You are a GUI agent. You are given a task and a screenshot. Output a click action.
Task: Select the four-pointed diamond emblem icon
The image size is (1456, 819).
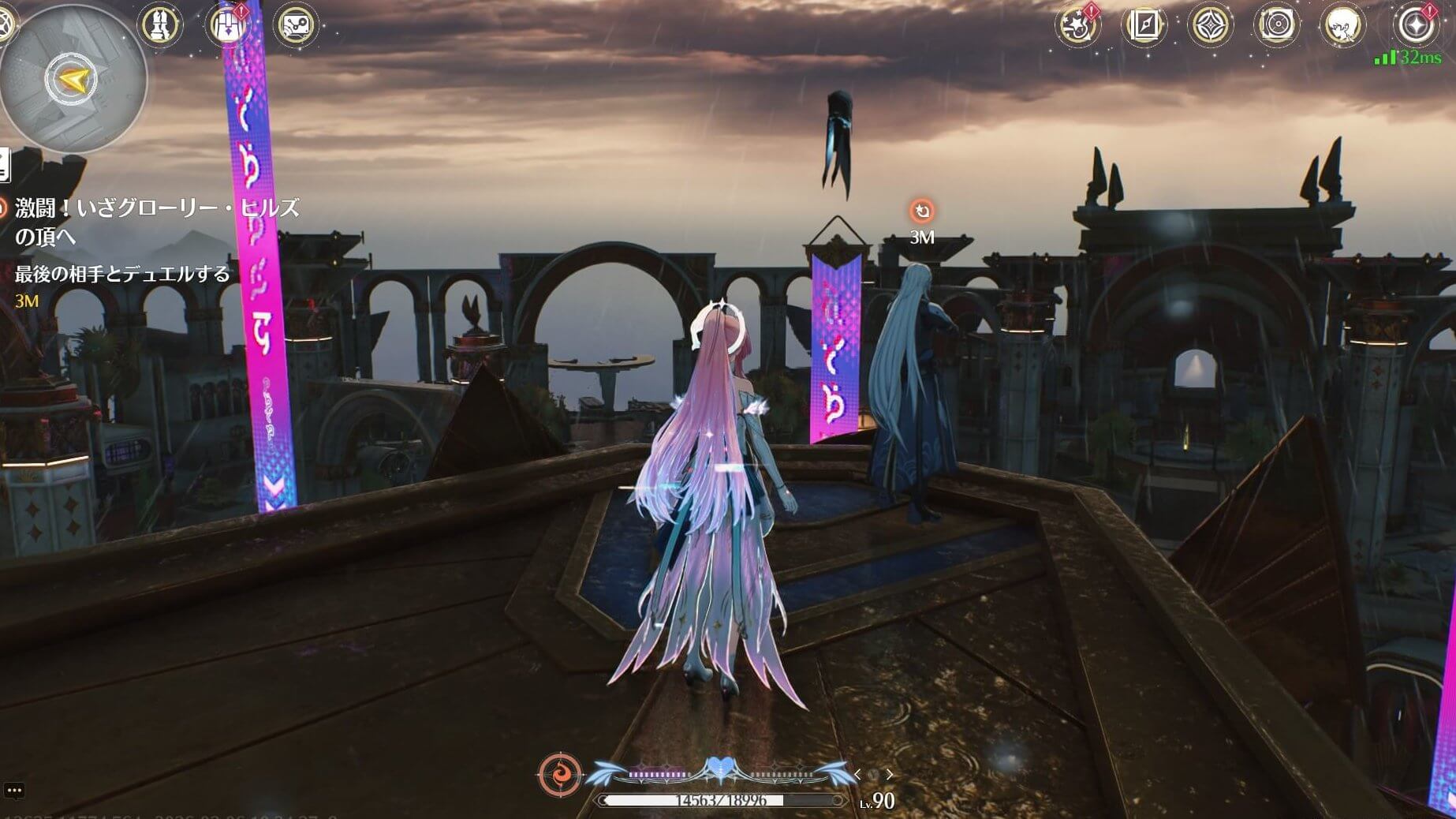[1210, 26]
